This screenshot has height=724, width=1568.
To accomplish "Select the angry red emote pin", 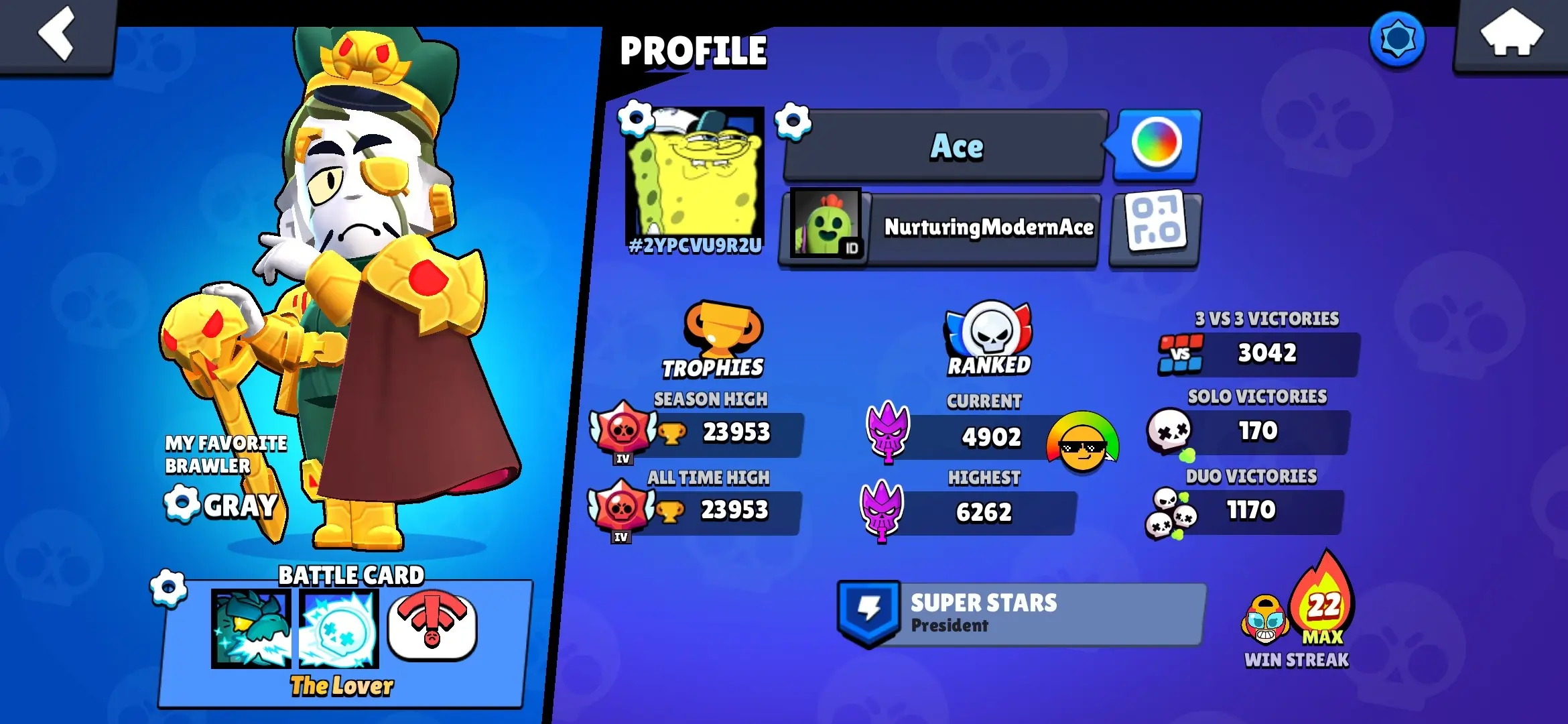I will point(432,628).
